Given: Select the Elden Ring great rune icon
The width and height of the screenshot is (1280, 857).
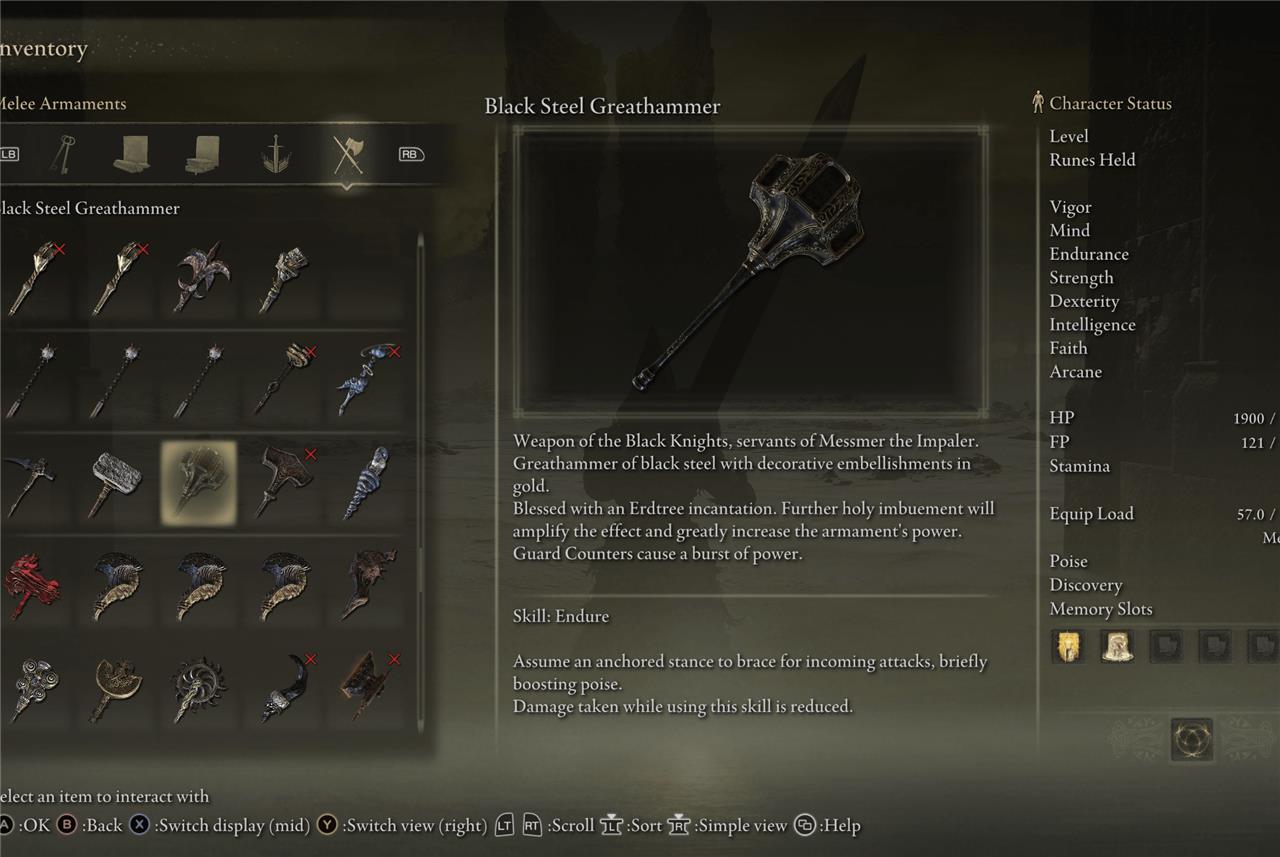Looking at the screenshot, I should [x=1191, y=739].
